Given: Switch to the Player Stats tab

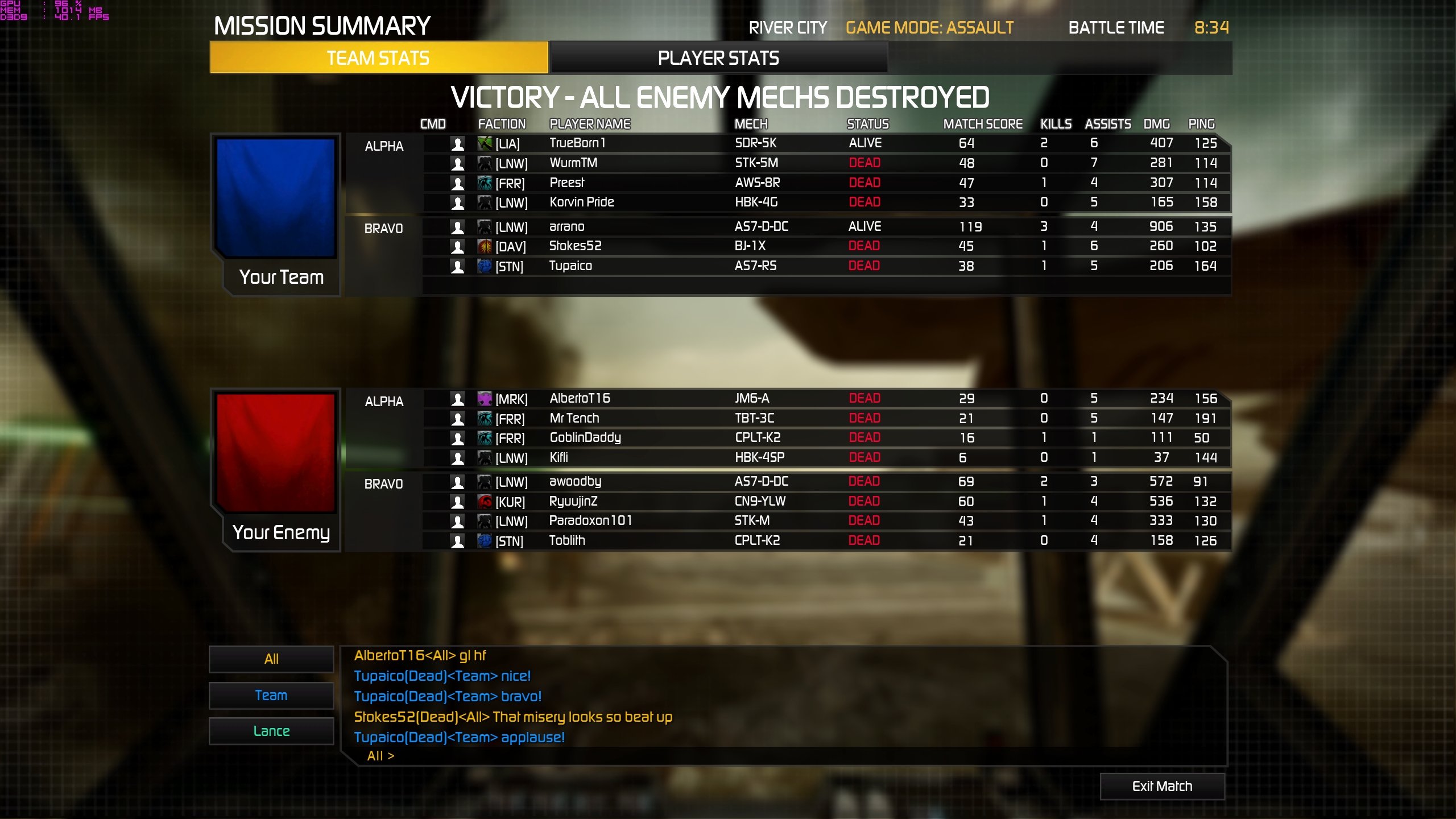Looking at the screenshot, I should 718,58.
